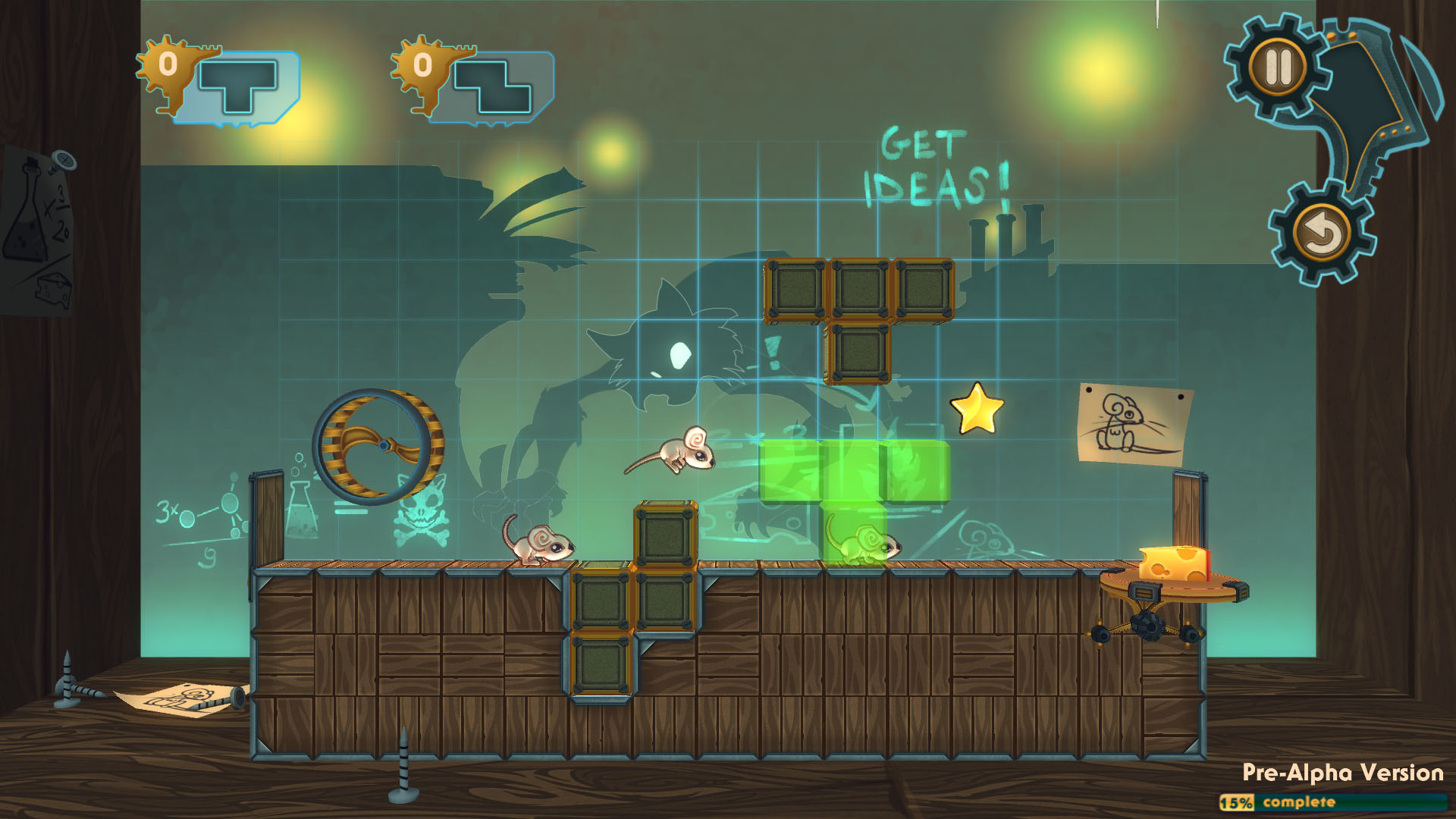Select the T-shaped block piece
1456x819 pixels.
tap(239, 86)
